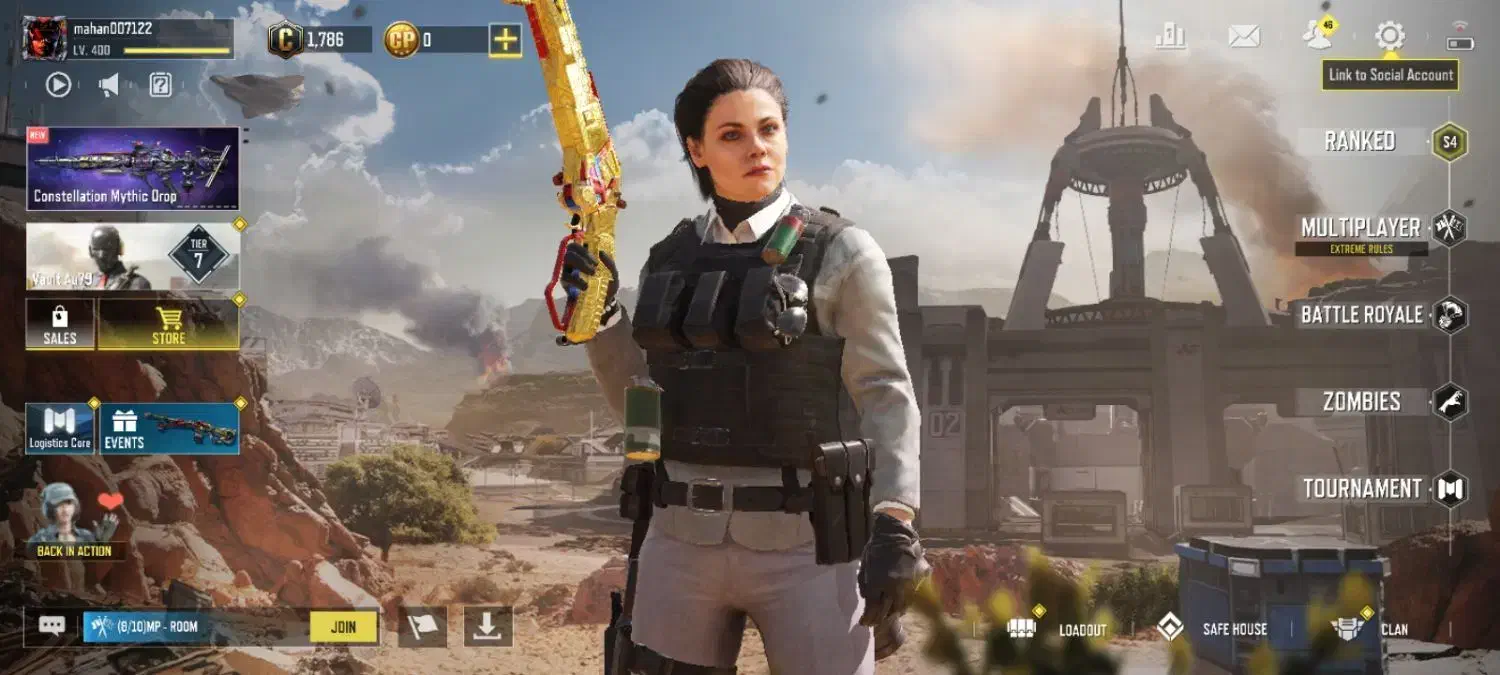Open the Constellation Mythic Drop banner
Image resolution: width=1500 pixels, height=675 pixels.
[133, 168]
